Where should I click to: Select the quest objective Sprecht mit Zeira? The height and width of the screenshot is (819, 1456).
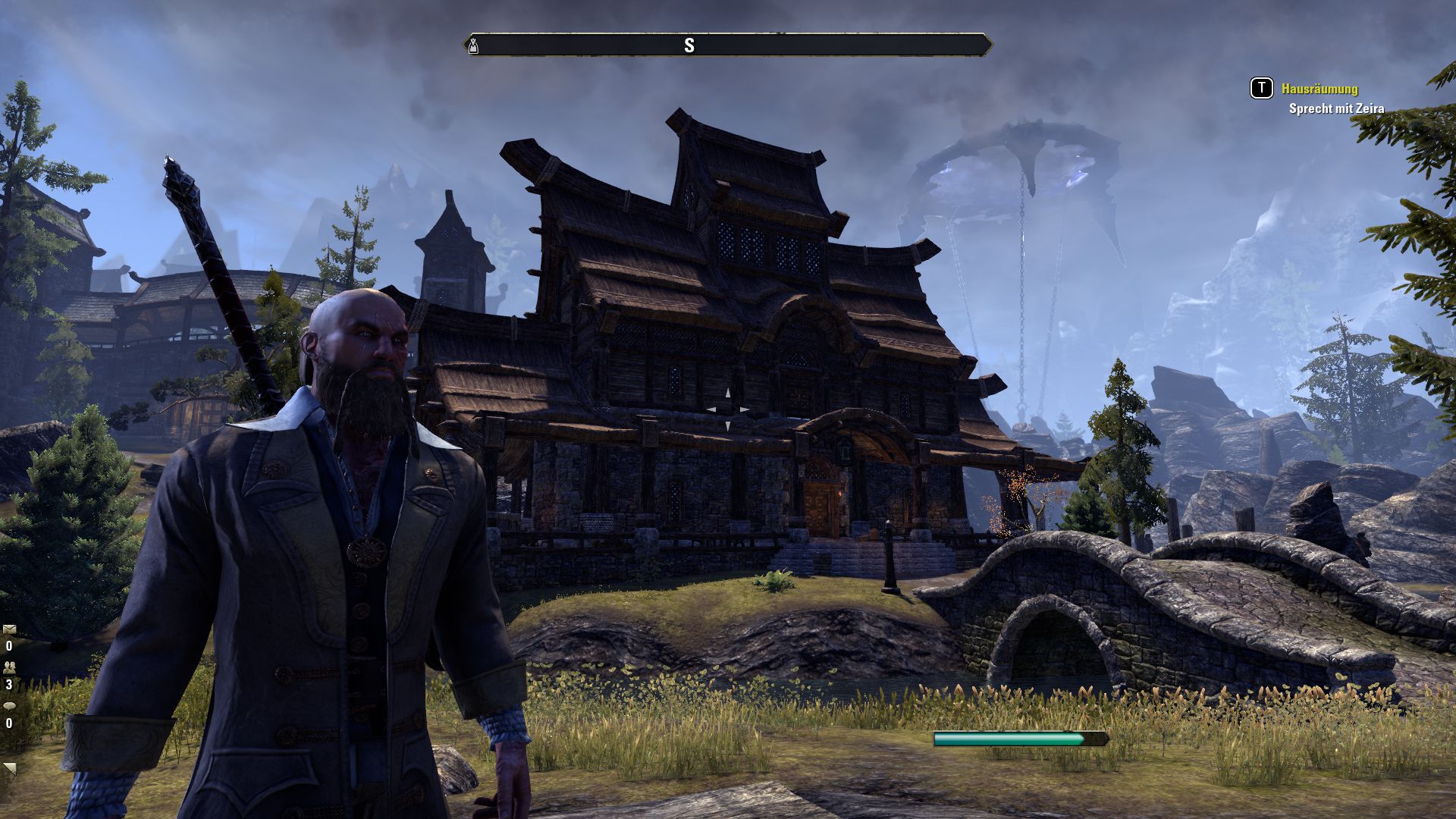pyautogui.click(x=1335, y=108)
